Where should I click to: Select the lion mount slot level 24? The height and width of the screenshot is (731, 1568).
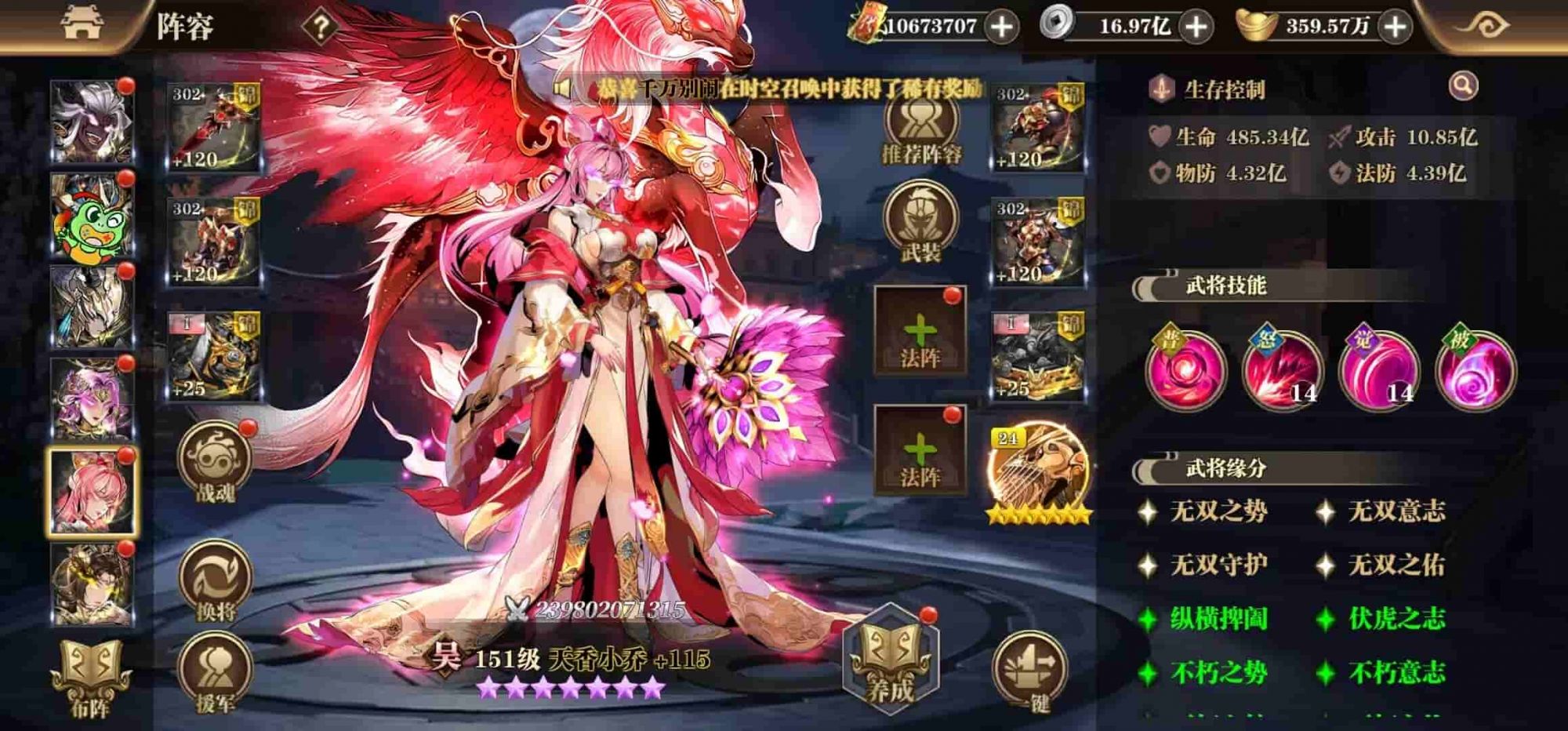[x=1039, y=472]
